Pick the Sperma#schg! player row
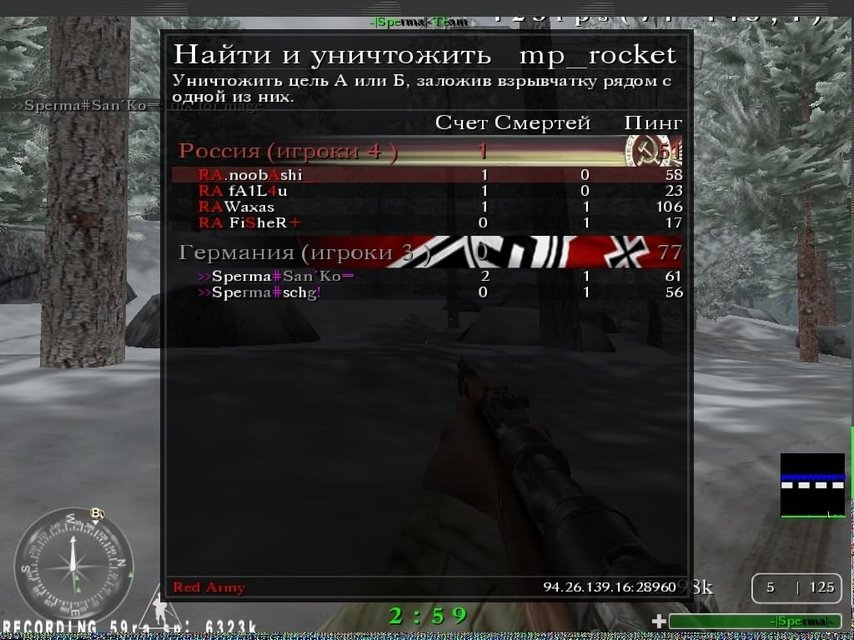Image resolution: width=854 pixels, height=640 pixels. pos(260,292)
